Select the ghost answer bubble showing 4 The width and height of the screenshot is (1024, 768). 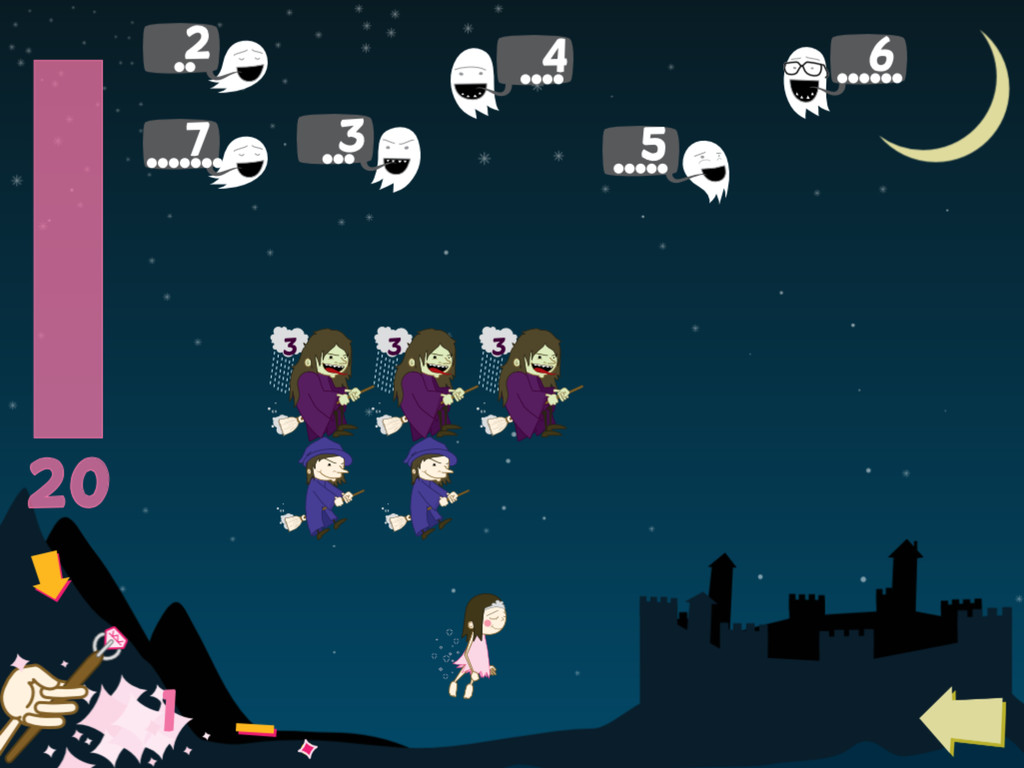tap(535, 60)
